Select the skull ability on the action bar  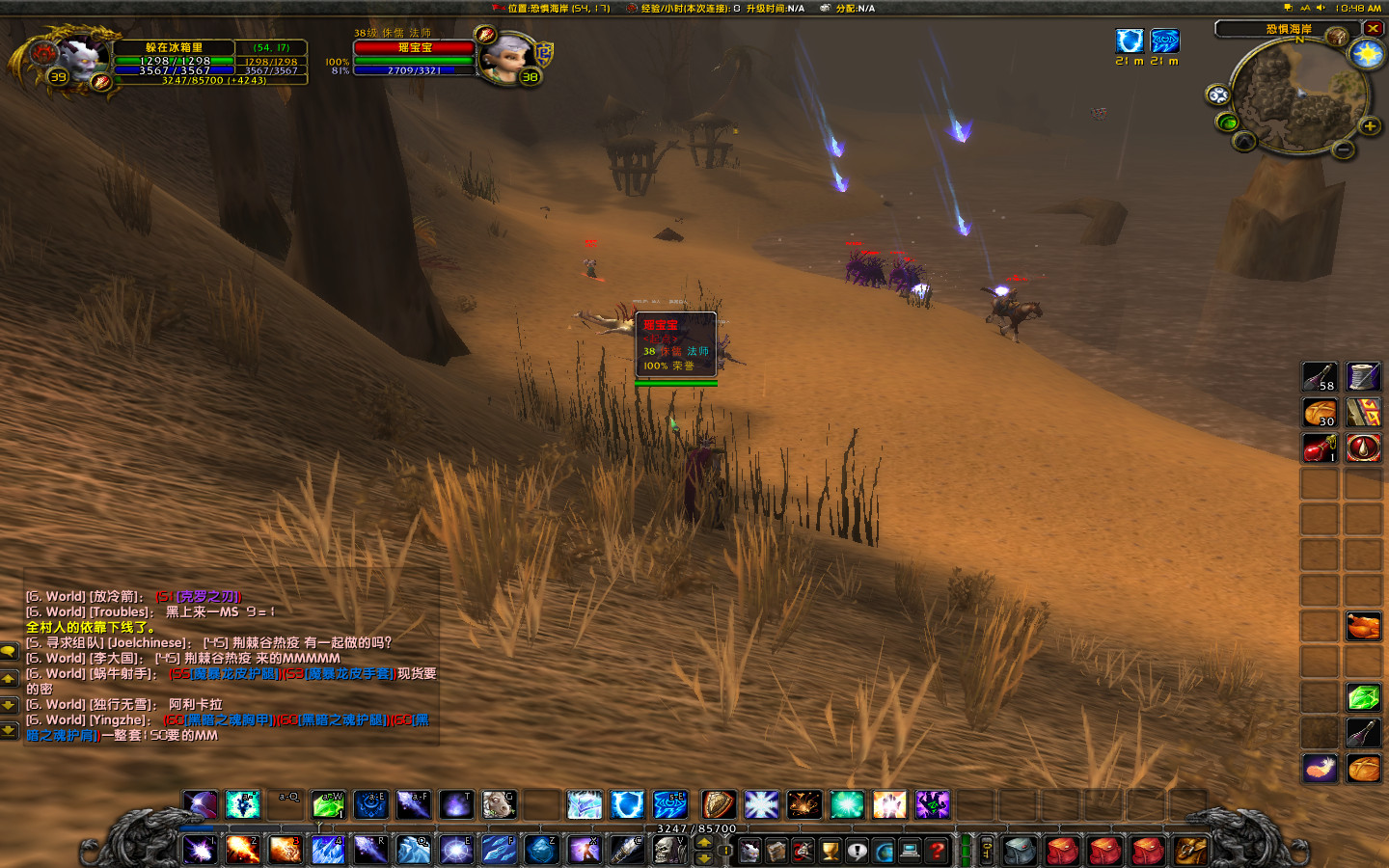click(x=669, y=850)
